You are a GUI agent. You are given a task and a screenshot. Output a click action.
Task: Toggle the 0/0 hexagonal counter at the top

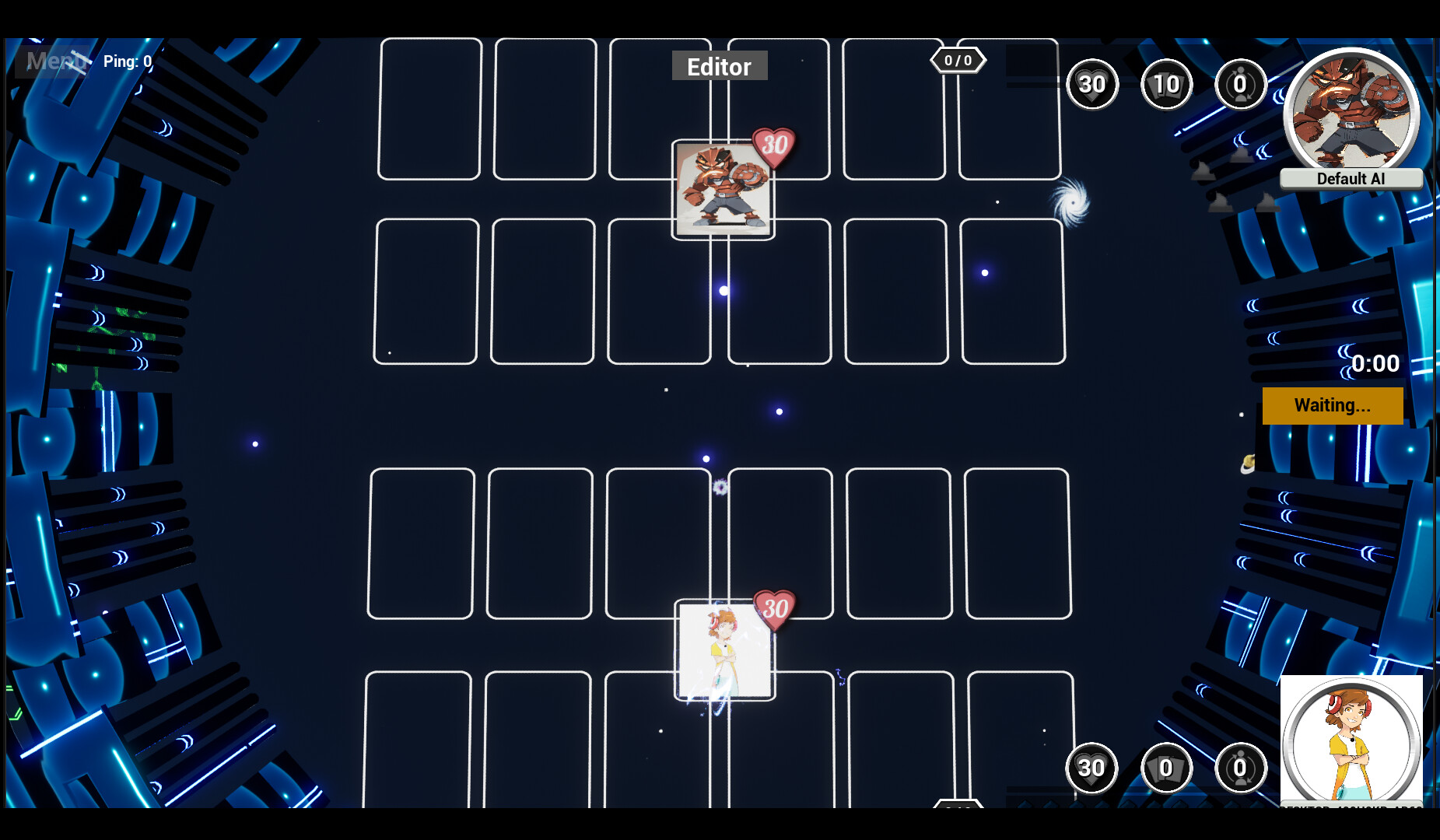click(958, 60)
